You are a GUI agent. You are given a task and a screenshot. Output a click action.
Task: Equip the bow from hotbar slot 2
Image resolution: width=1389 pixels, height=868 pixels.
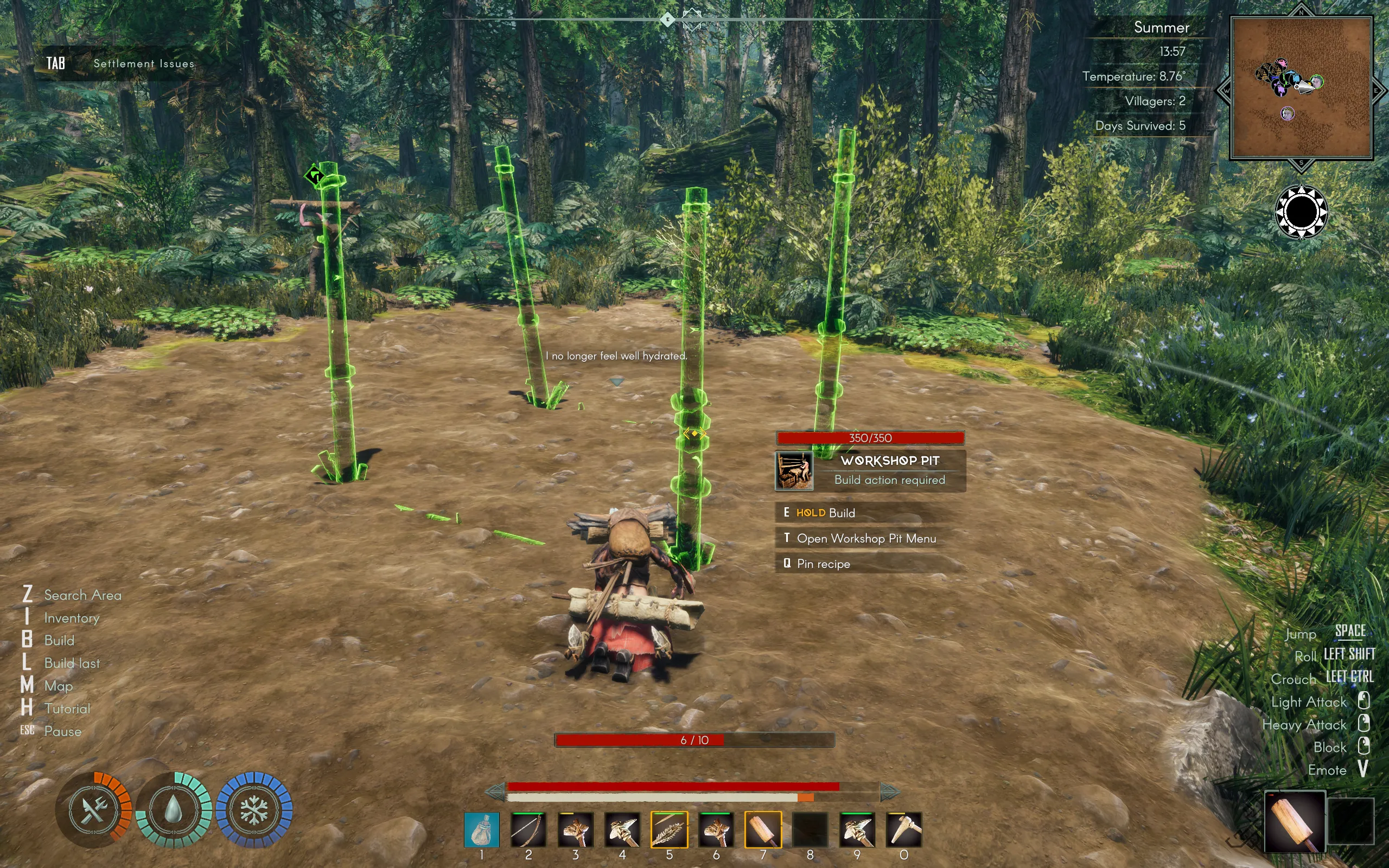click(x=528, y=829)
